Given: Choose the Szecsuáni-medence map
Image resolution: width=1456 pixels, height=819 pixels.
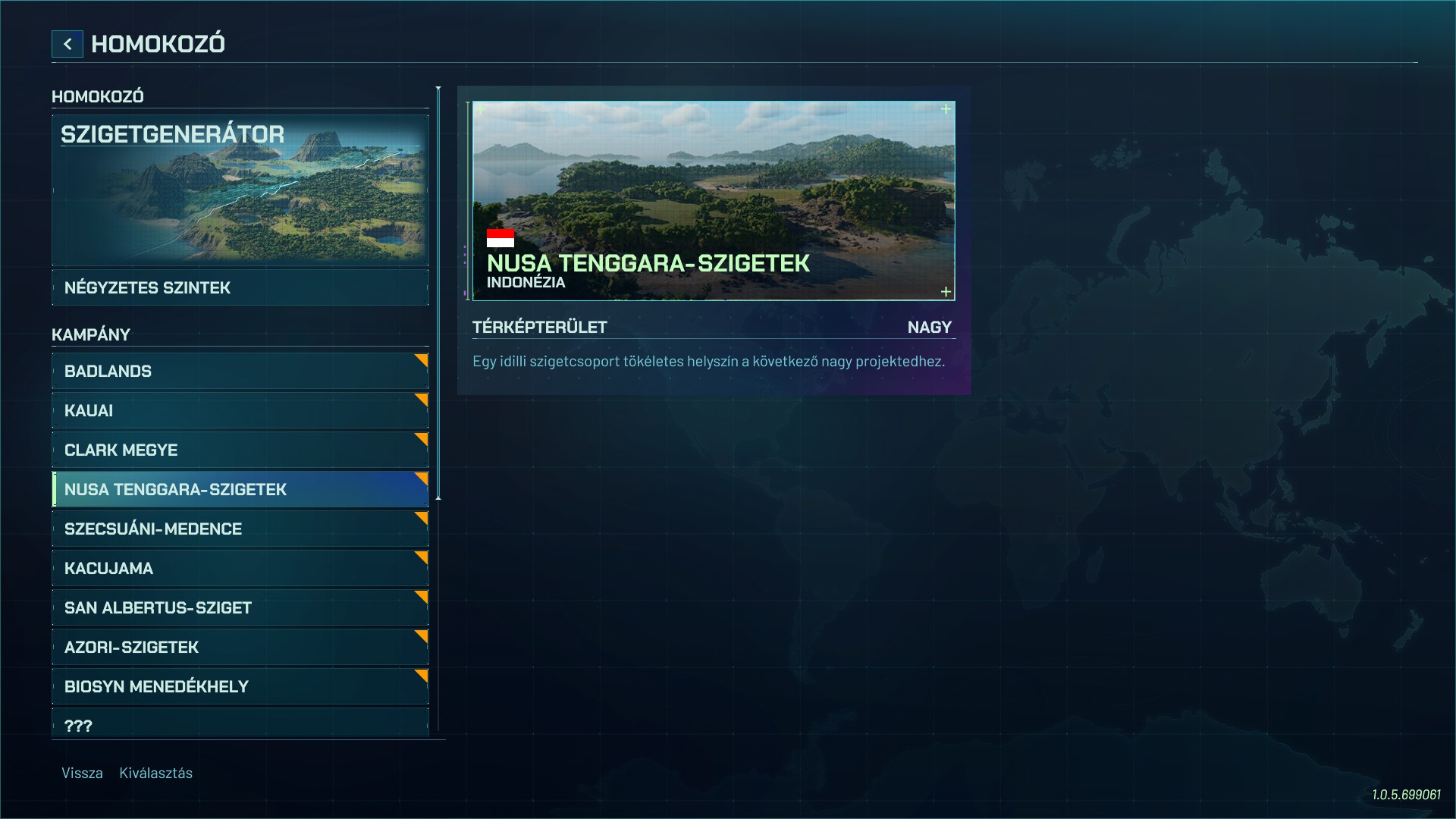Looking at the screenshot, I should tap(240, 529).
